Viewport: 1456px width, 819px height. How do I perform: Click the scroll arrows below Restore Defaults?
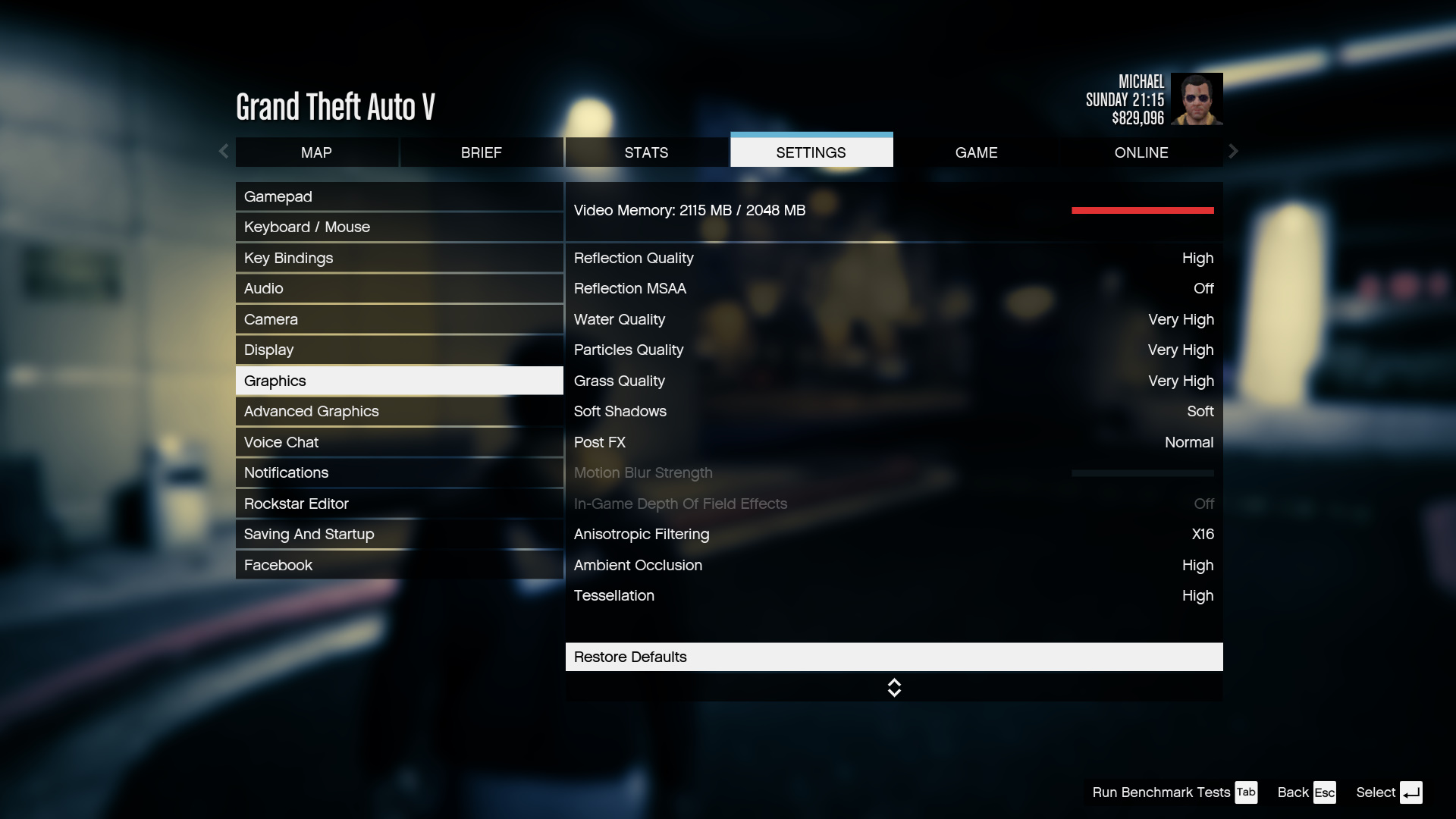click(894, 688)
